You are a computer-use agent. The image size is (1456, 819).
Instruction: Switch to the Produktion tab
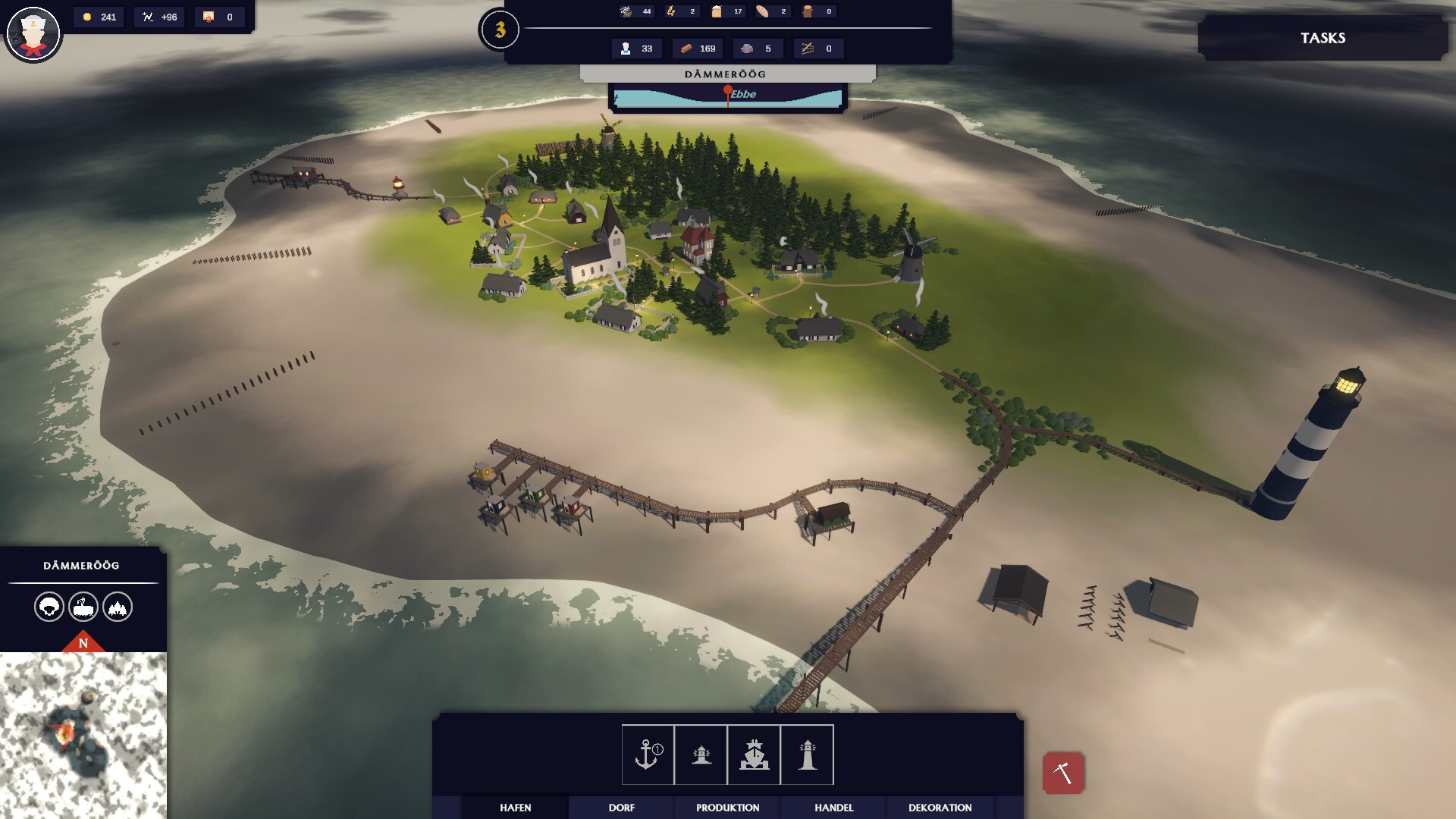[728, 808]
